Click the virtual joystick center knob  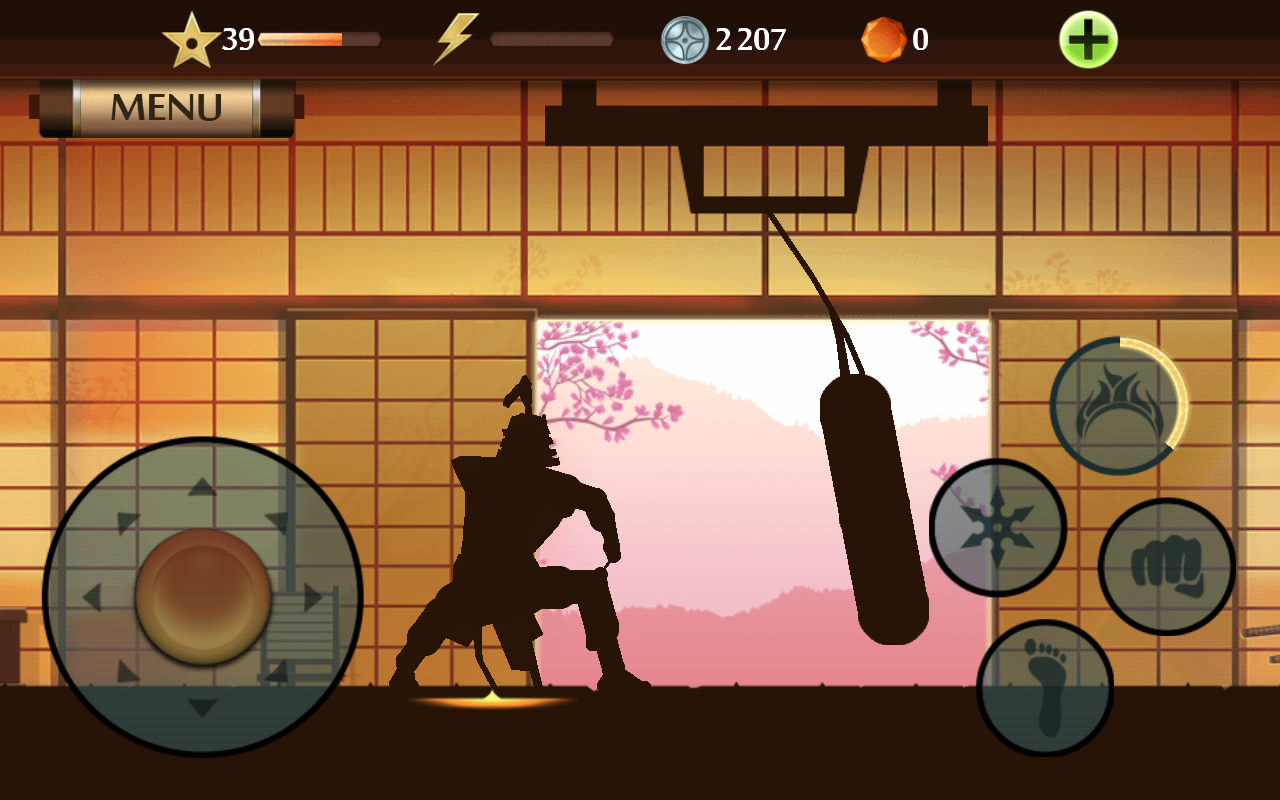(x=203, y=597)
